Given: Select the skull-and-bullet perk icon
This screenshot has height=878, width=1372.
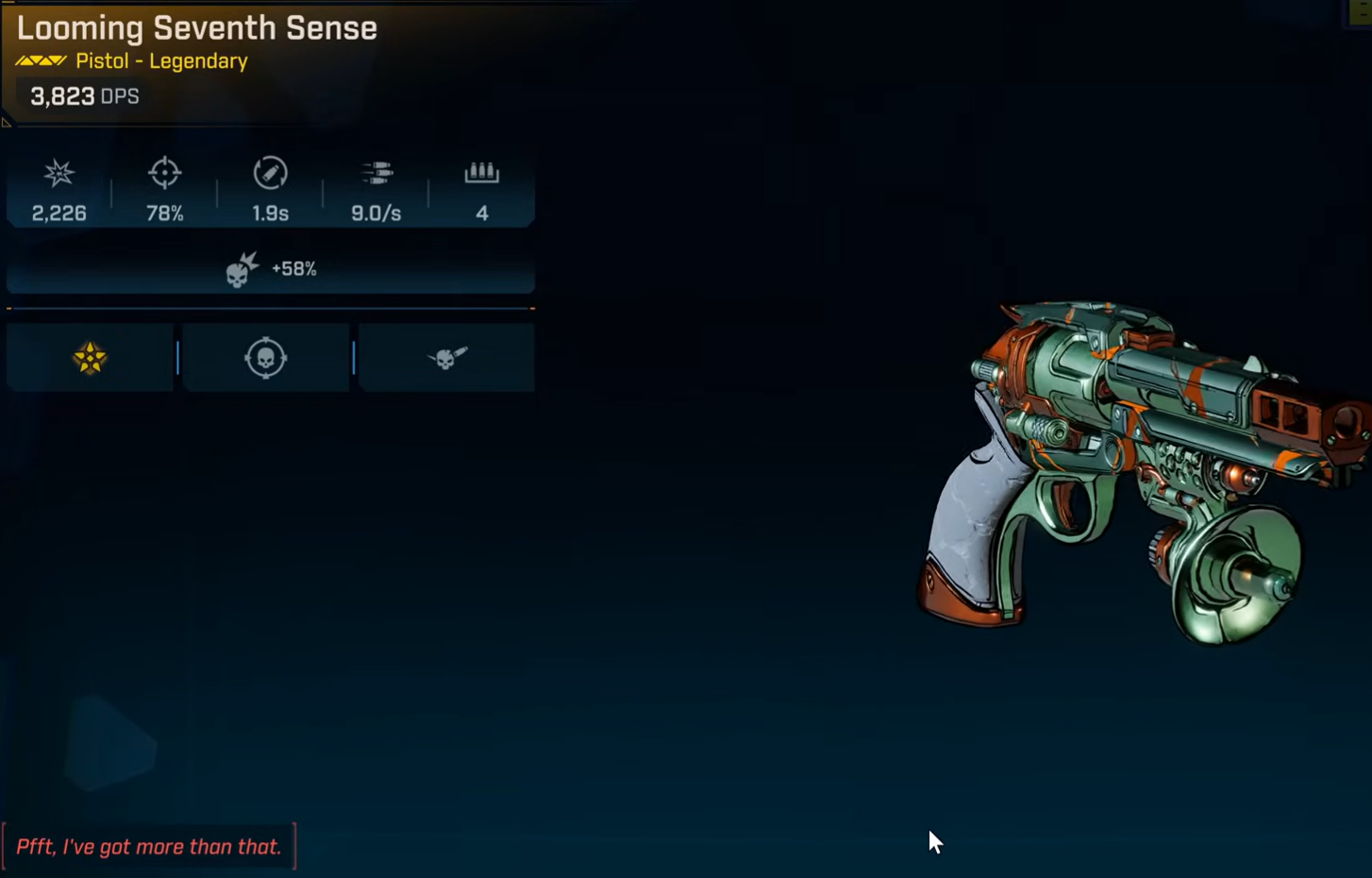Looking at the screenshot, I should [446, 358].
